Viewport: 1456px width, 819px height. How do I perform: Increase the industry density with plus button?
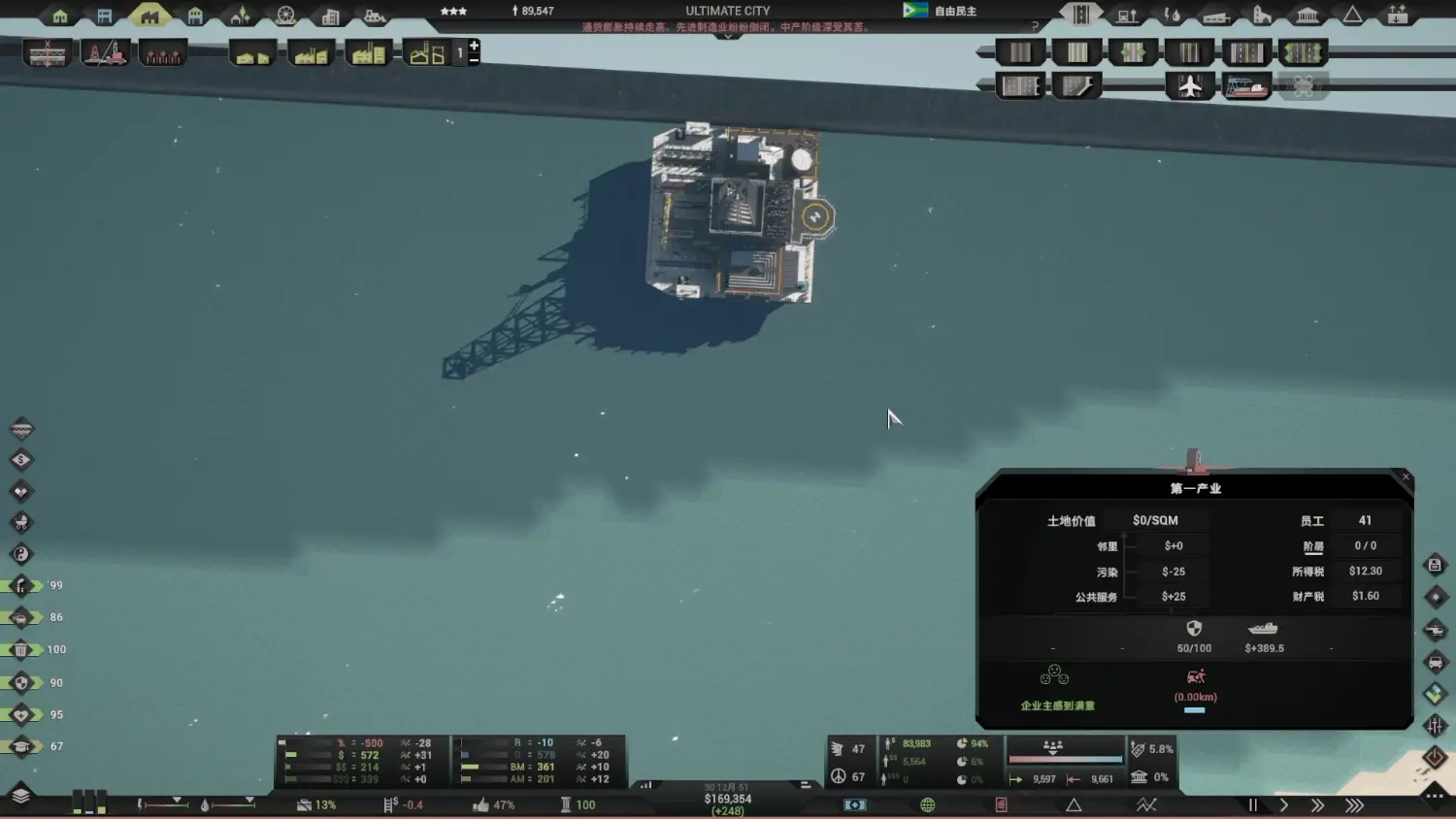pyautogui.click(x=474, y=46)
